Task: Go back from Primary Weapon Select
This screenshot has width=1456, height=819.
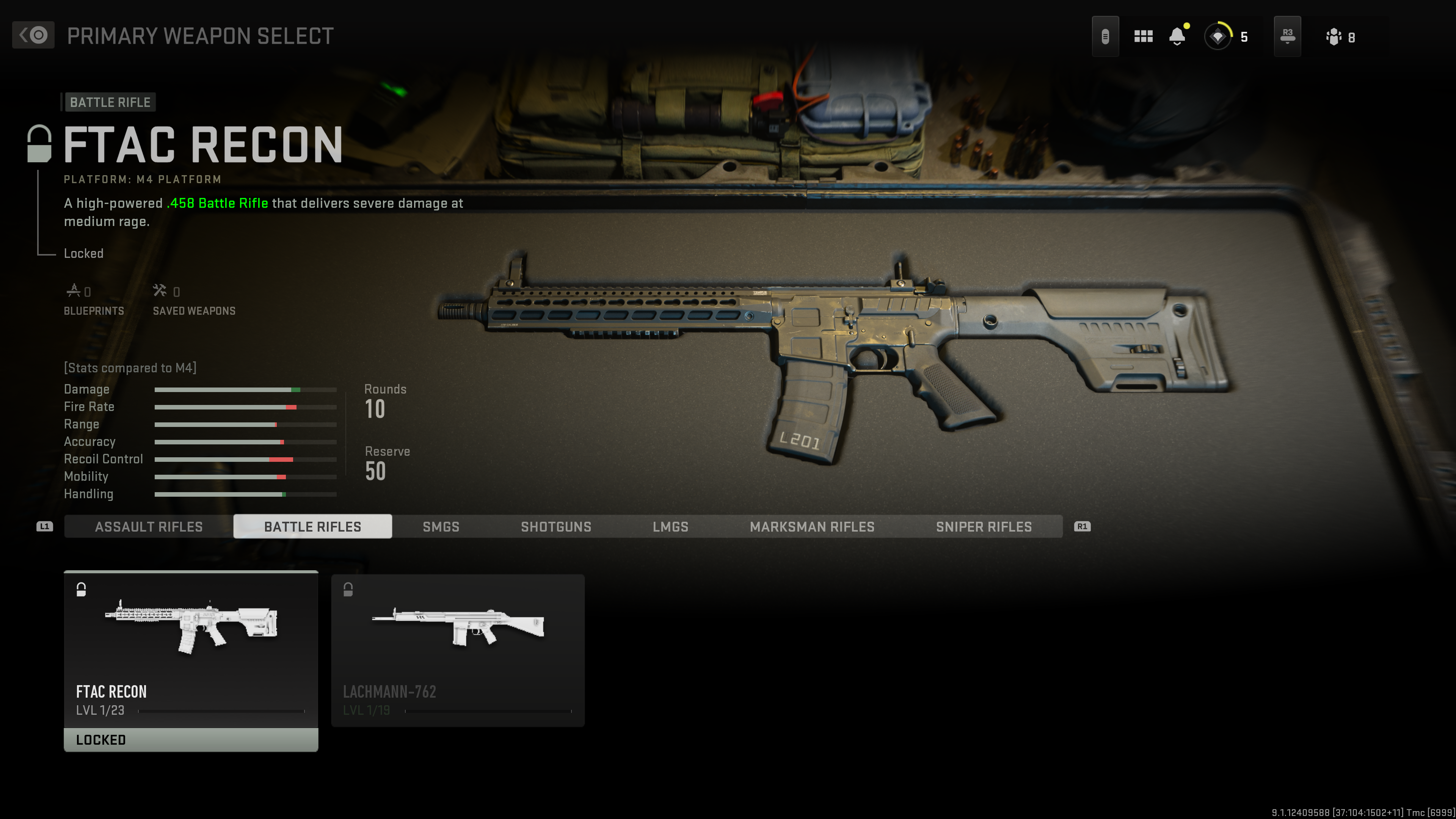Action: [x=33, y=35]
